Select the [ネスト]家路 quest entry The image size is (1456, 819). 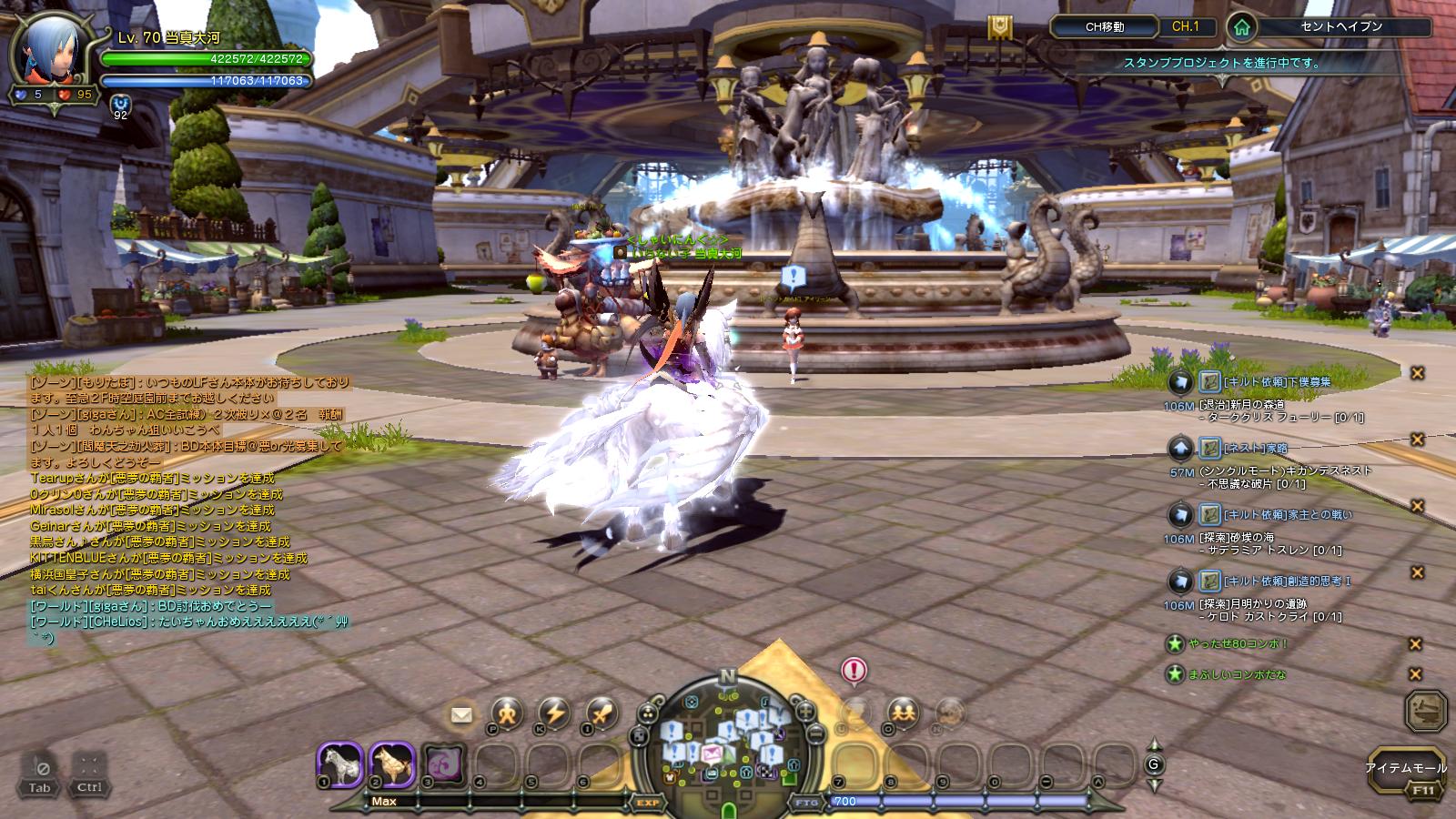(1256, 448)
